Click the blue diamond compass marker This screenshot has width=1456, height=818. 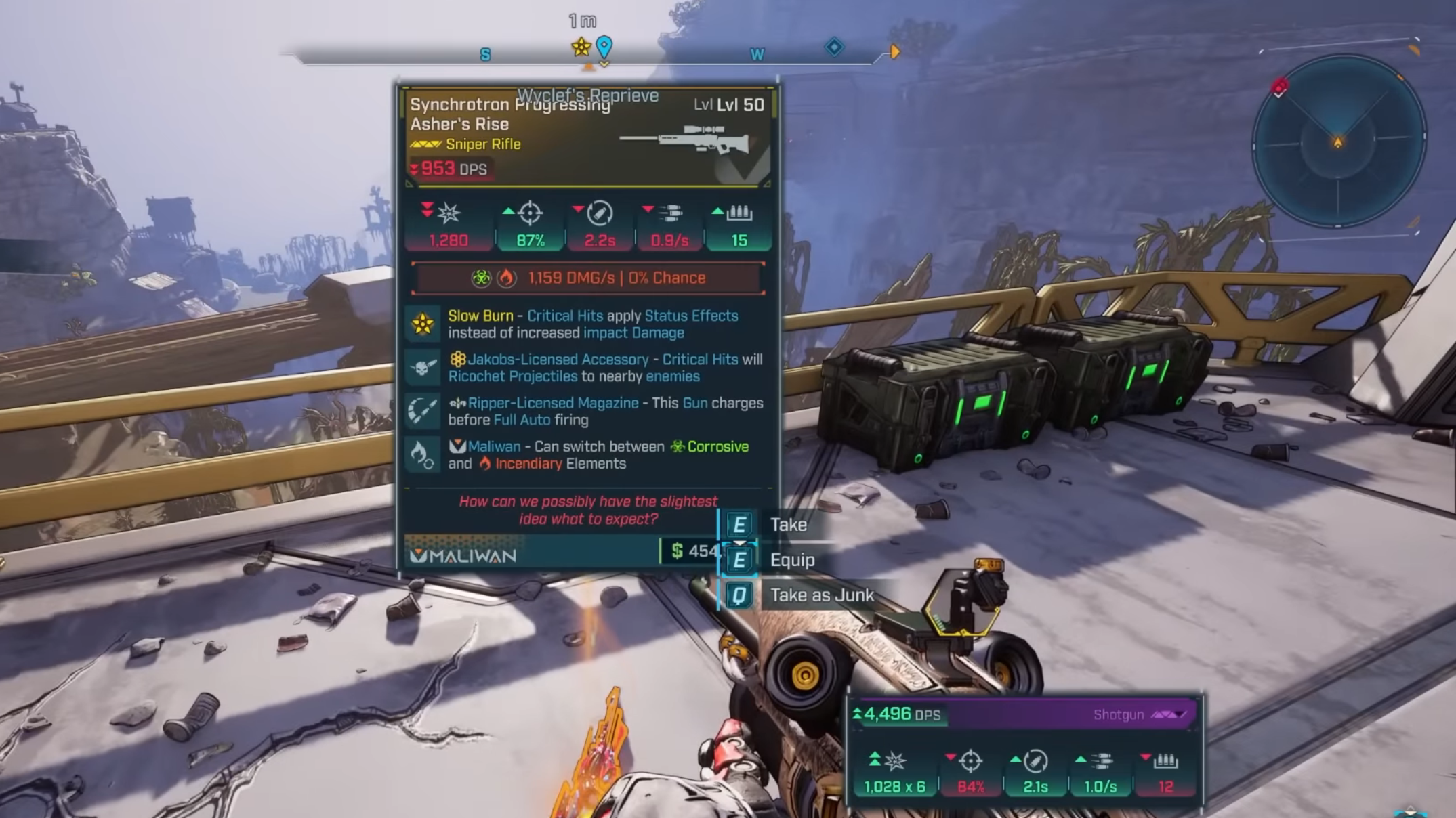pyautogui.click(x=834, y=47)
